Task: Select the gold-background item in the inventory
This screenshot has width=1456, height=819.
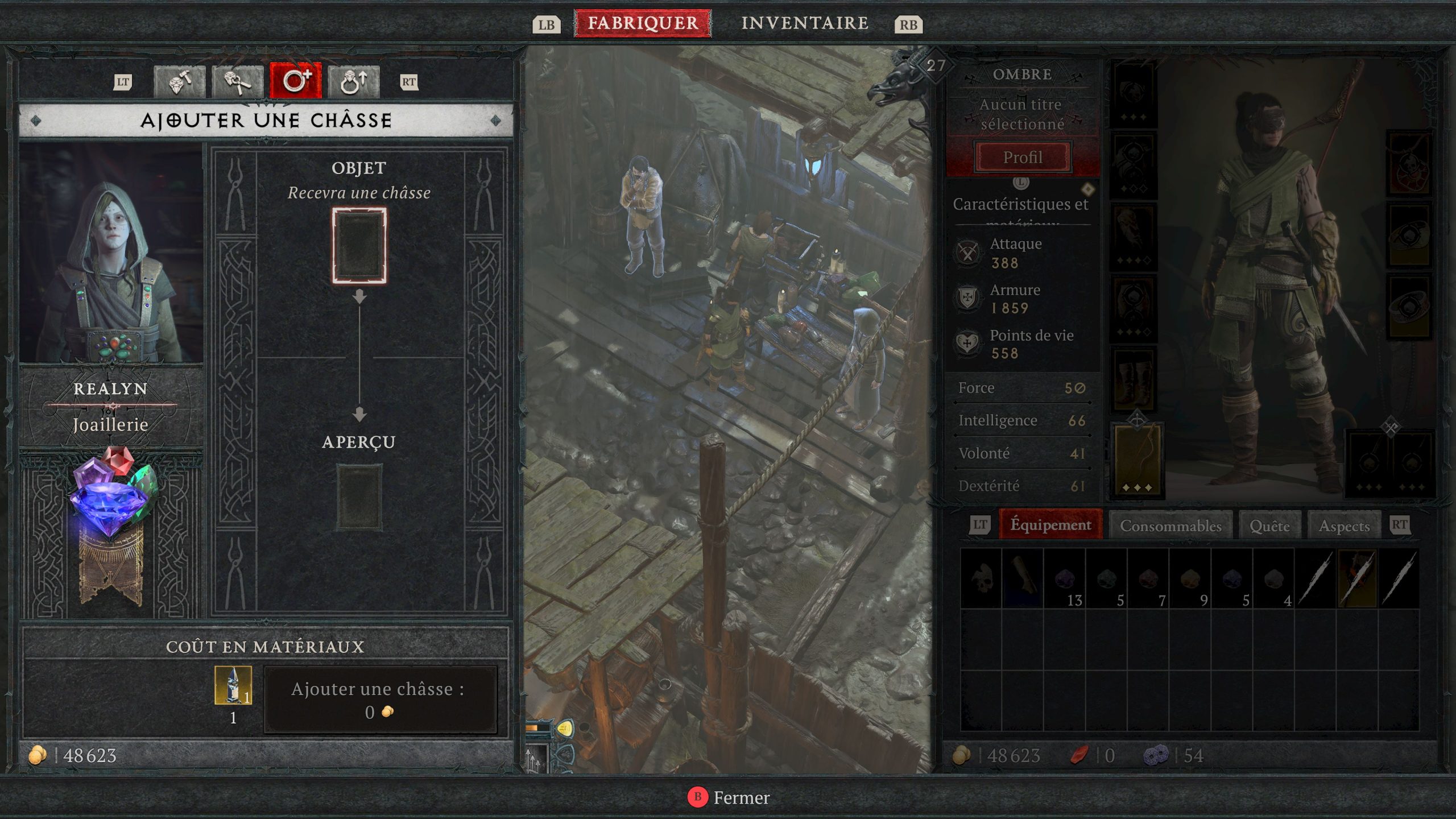Action: [x=1358, y=578]
